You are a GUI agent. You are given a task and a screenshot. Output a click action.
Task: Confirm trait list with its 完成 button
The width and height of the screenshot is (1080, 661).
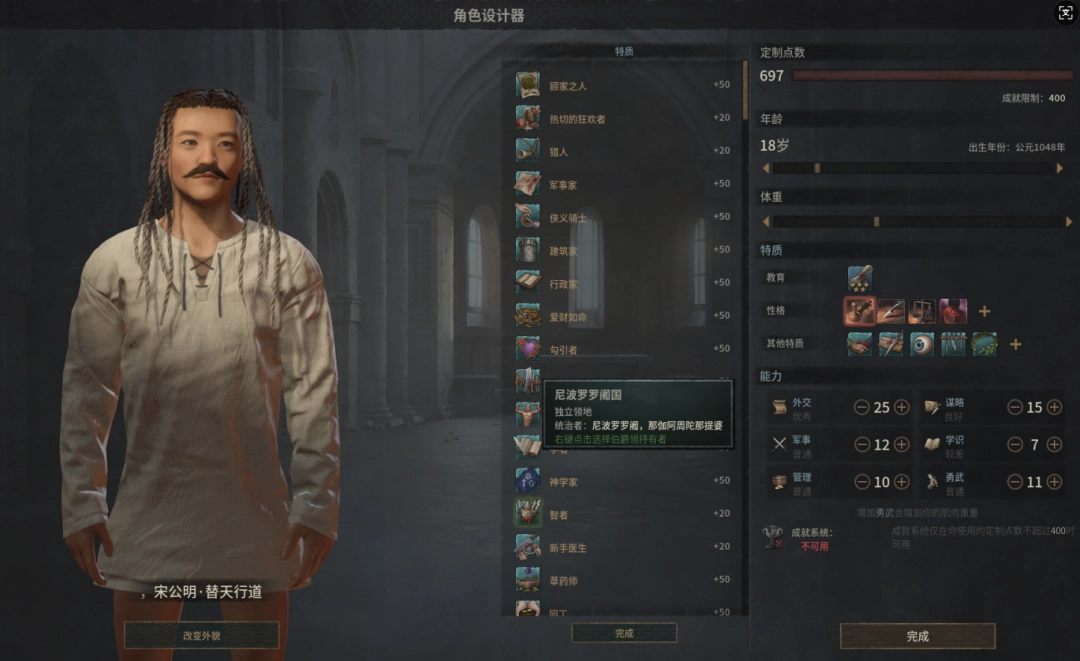[624, 633]
